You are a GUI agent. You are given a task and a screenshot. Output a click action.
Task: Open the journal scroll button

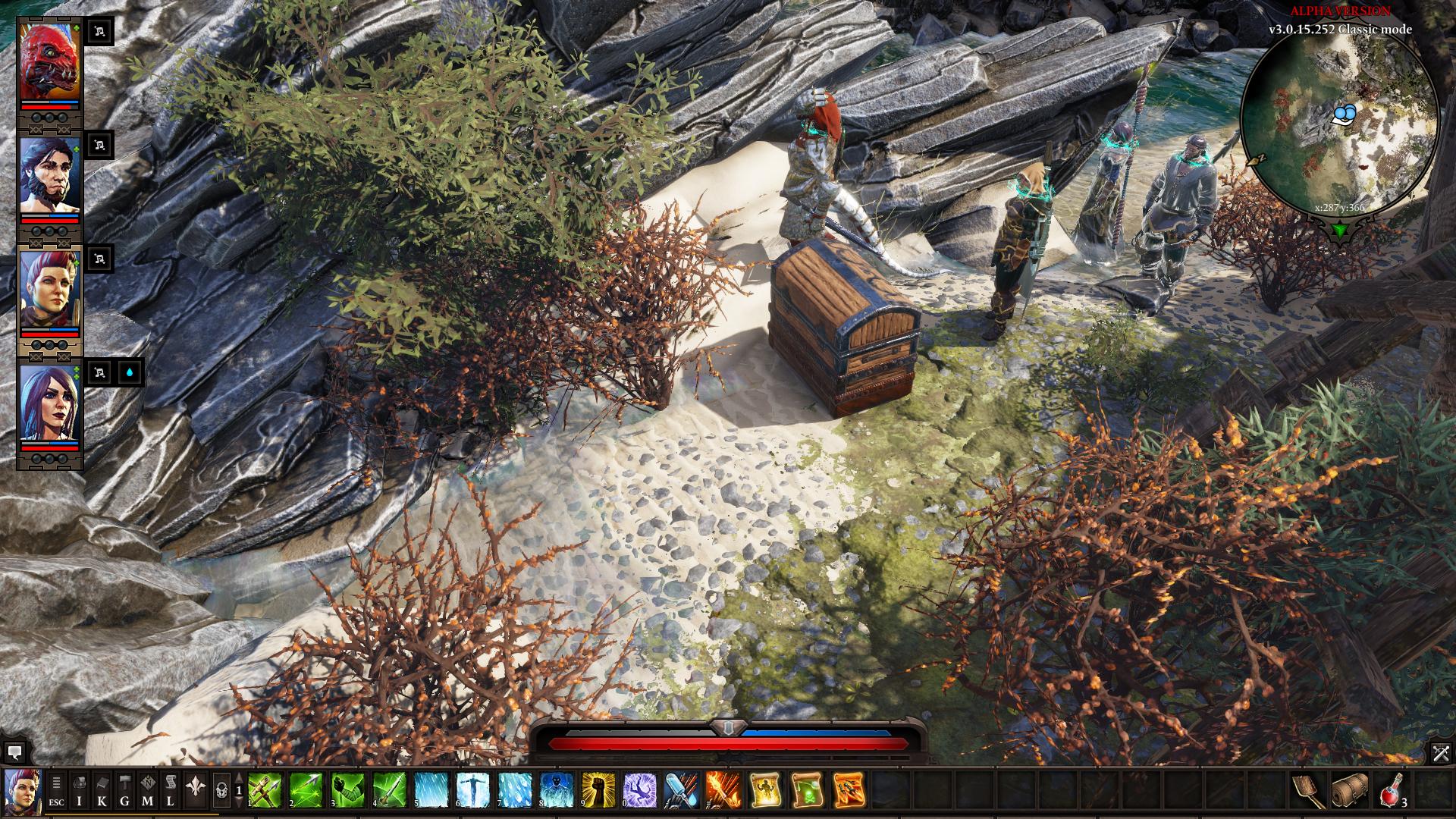pyautogui.click(x=171, y=791)
